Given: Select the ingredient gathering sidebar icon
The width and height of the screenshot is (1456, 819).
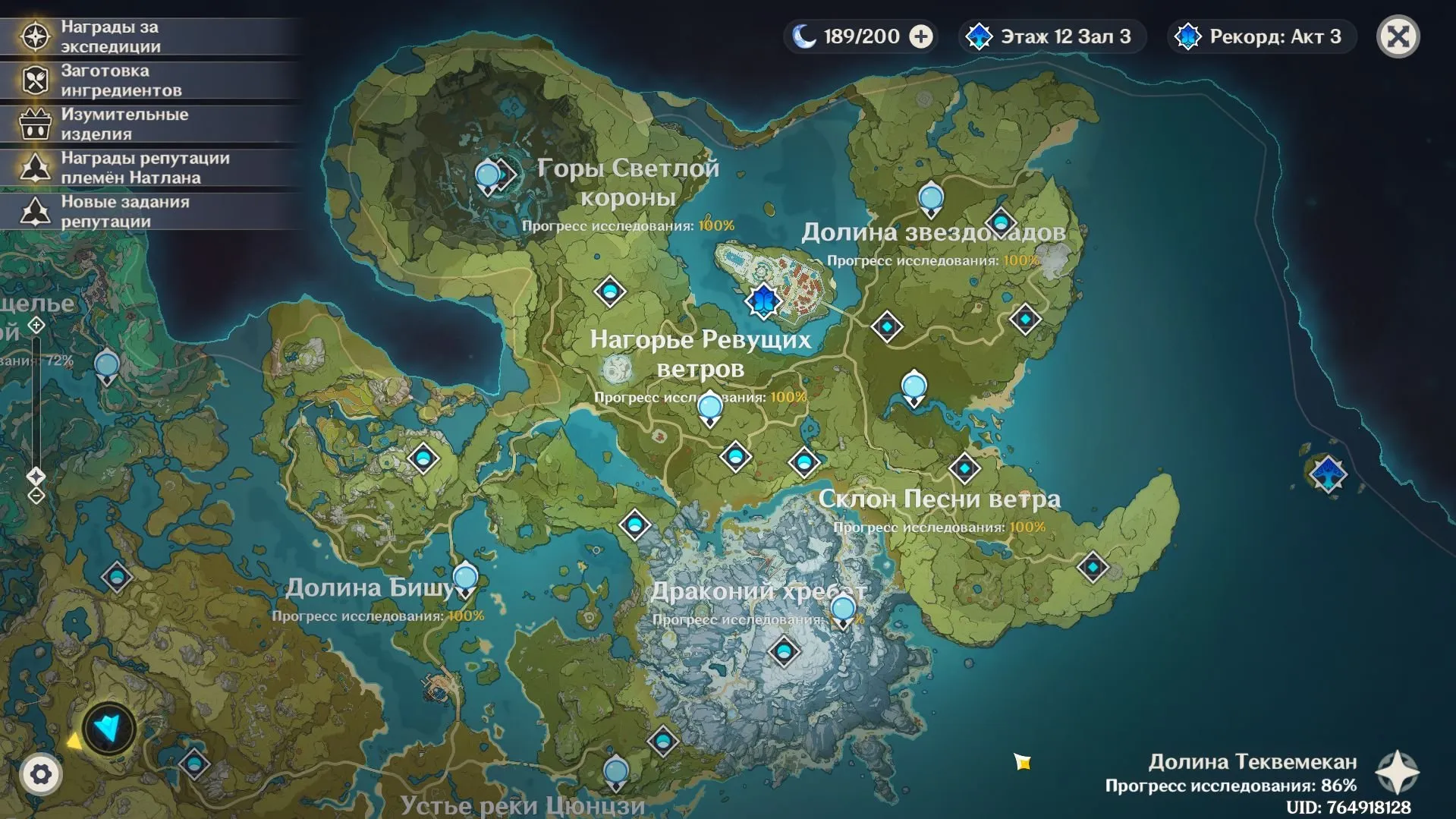Looking at the screenshot, I should [x=34, y=77].
